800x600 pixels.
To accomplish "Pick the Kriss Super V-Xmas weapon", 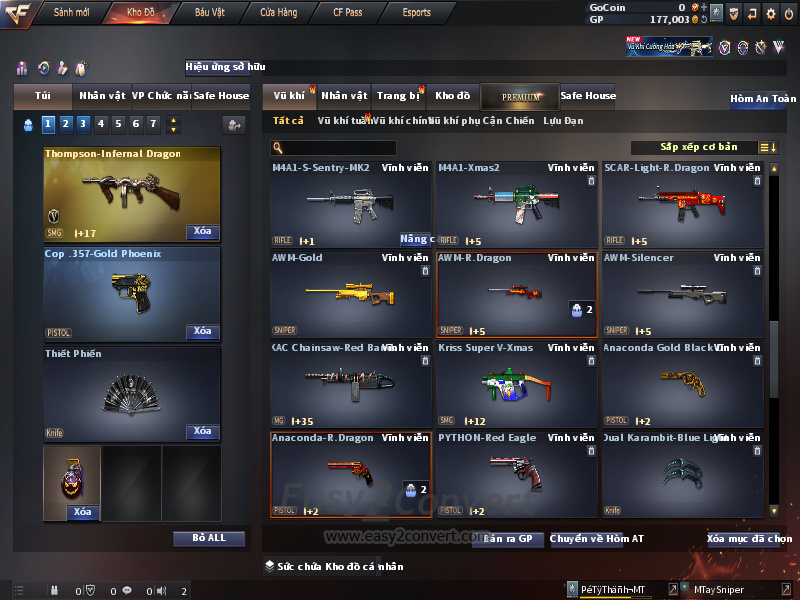I will tap(517, 385).
